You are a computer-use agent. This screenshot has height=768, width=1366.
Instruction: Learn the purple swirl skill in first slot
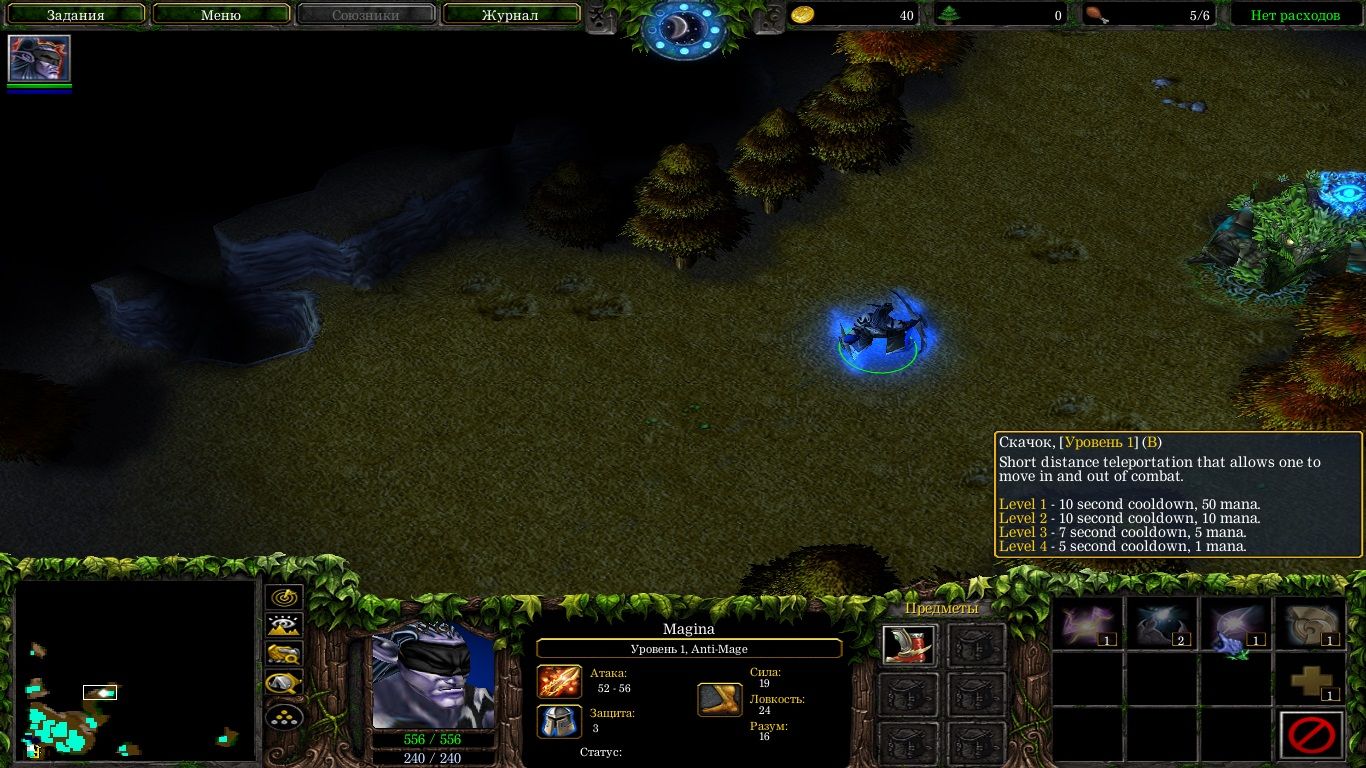coord(1087,624)
